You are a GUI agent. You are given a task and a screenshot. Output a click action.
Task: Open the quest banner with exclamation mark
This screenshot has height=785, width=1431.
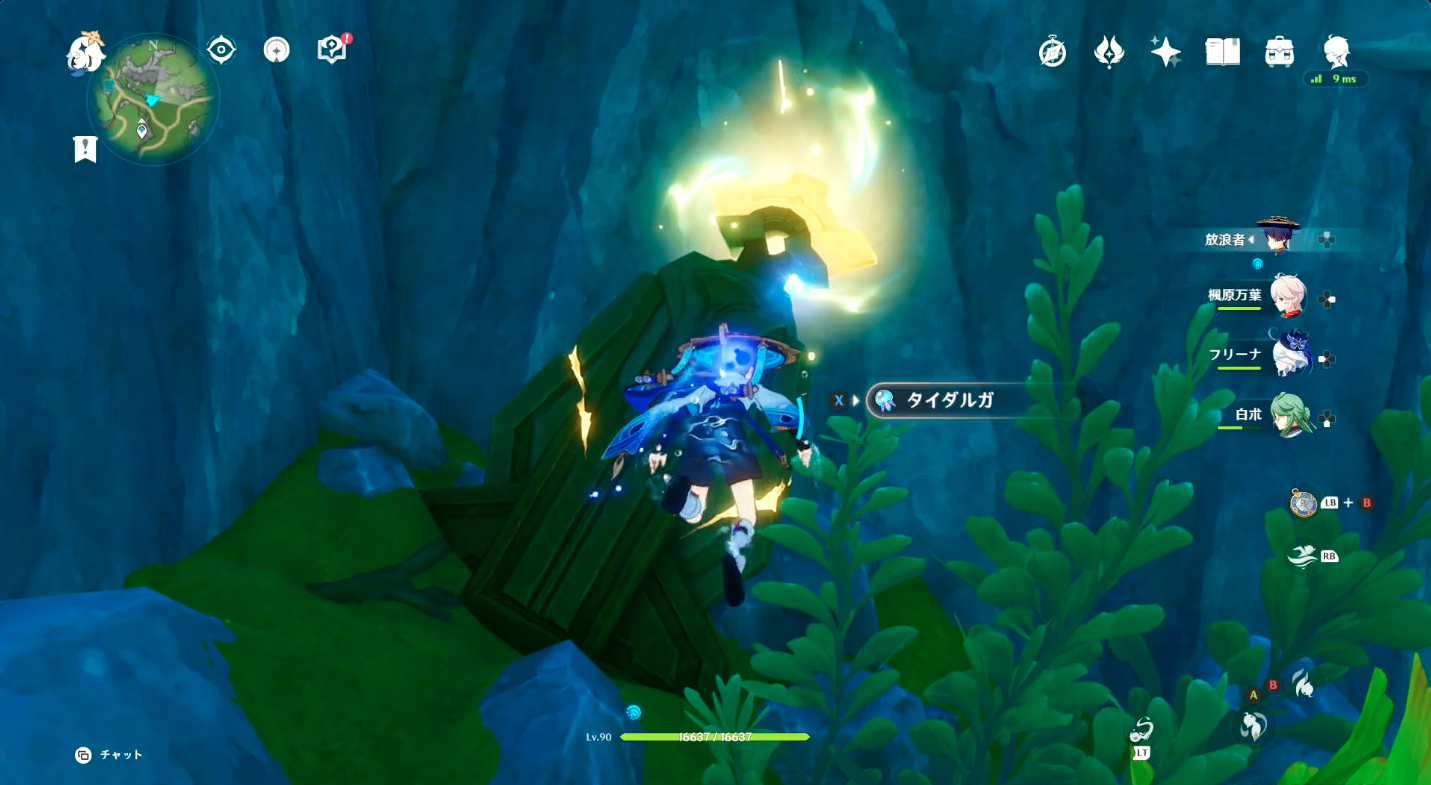(x=85, y=150)
